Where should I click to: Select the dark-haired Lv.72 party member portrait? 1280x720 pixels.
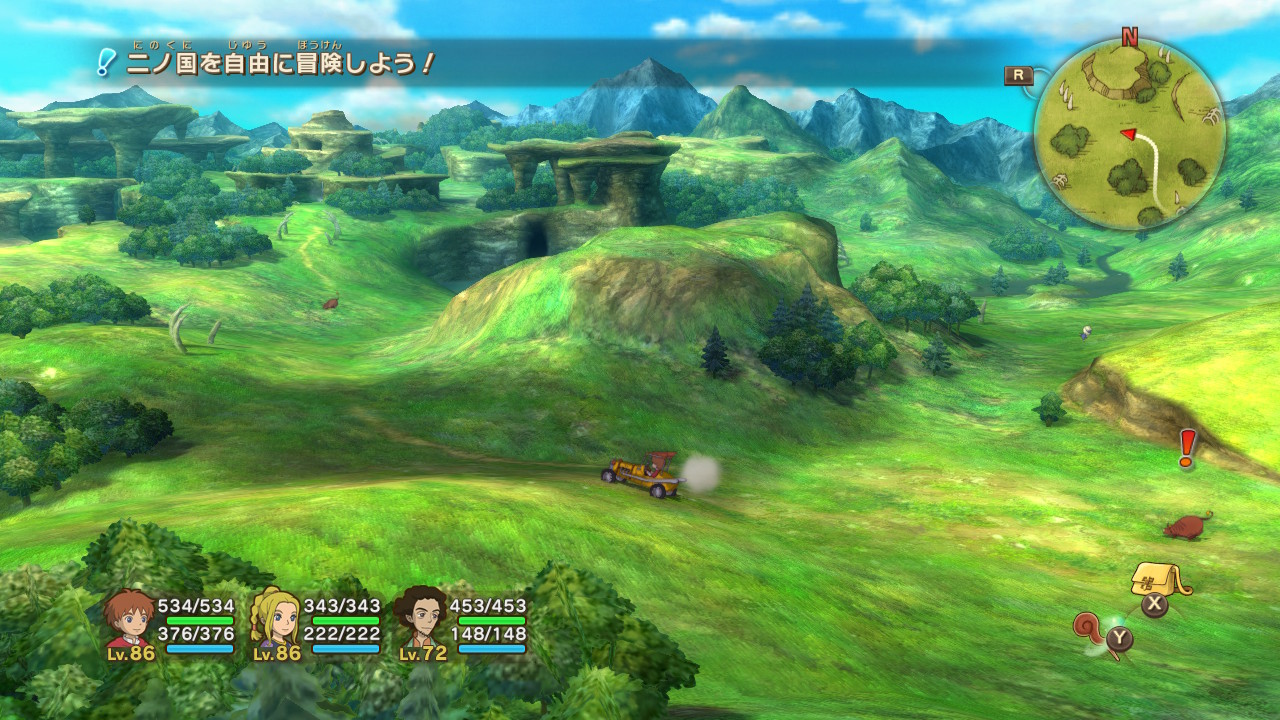click(421, 617)
